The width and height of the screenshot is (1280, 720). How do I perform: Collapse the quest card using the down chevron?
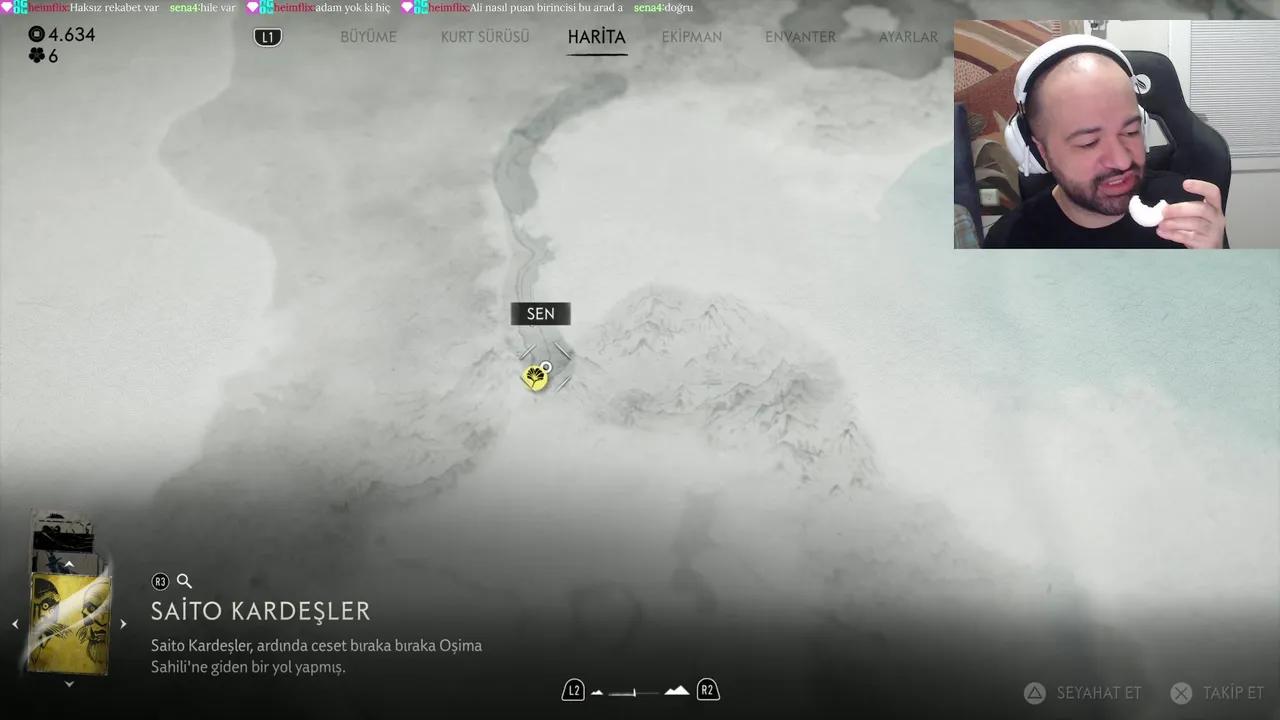pyautogui.click(x=69, y=683)
